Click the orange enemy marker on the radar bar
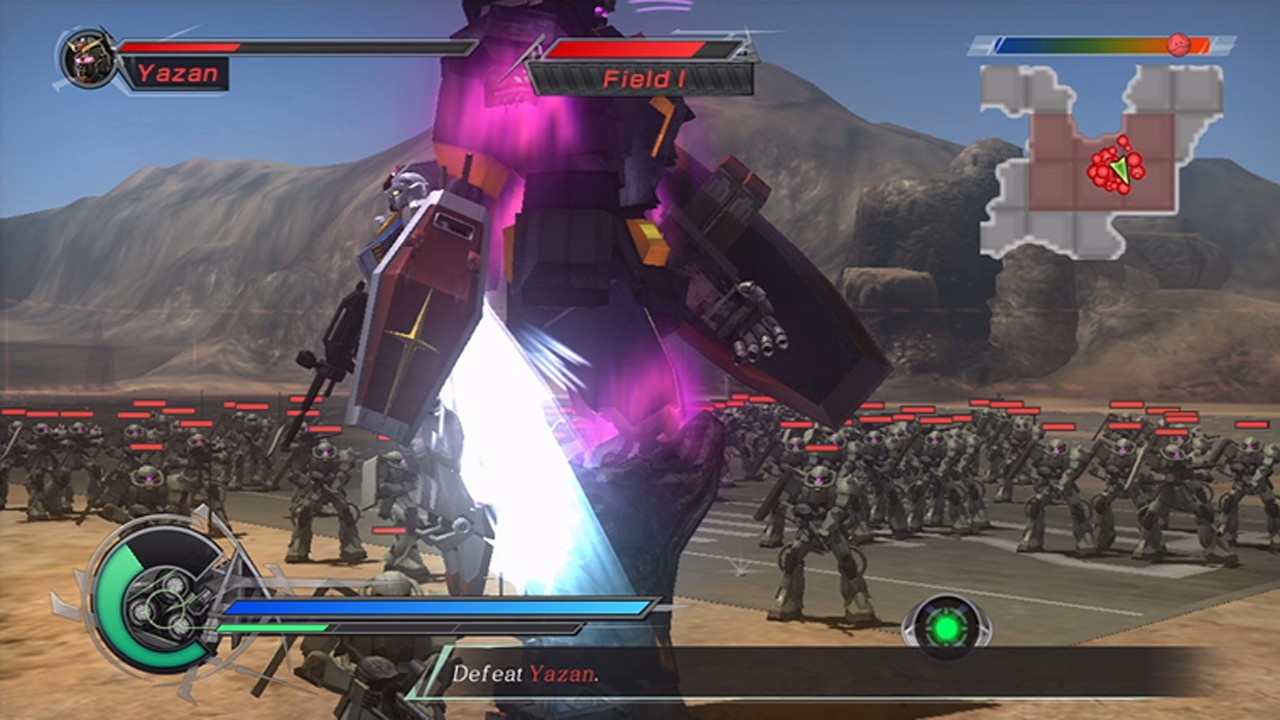Image resolution: width=1280 pixels, height=720 pixels. (x=1179, y=43)
